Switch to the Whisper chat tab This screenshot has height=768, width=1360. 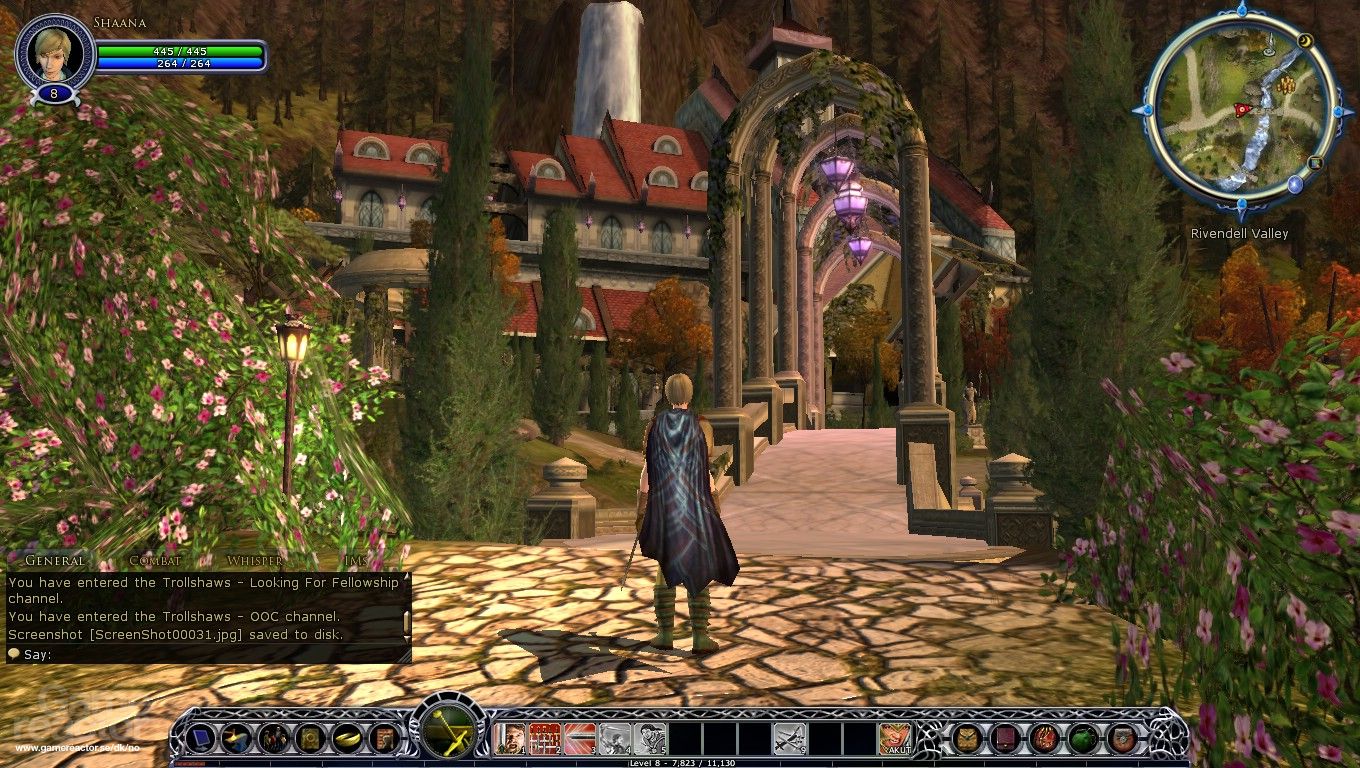253,562
